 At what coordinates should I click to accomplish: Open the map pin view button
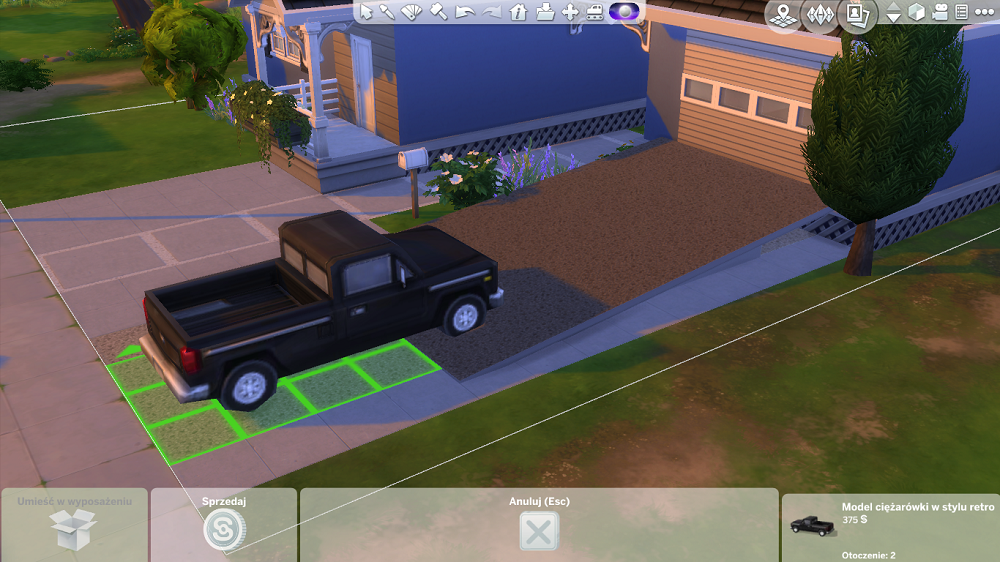[784, 14]
